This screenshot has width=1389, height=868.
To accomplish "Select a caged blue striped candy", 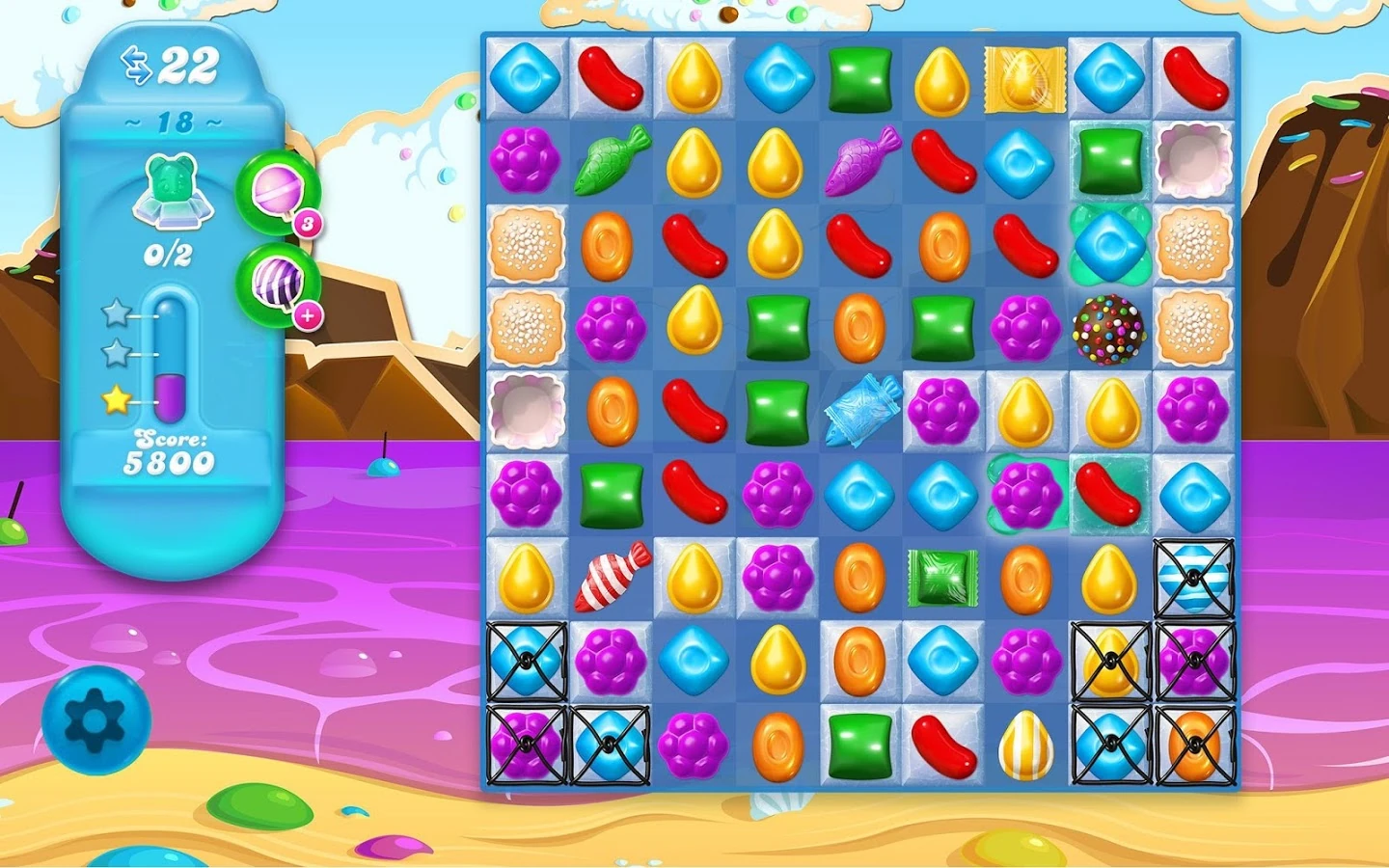I will [x=1196, y=579].
